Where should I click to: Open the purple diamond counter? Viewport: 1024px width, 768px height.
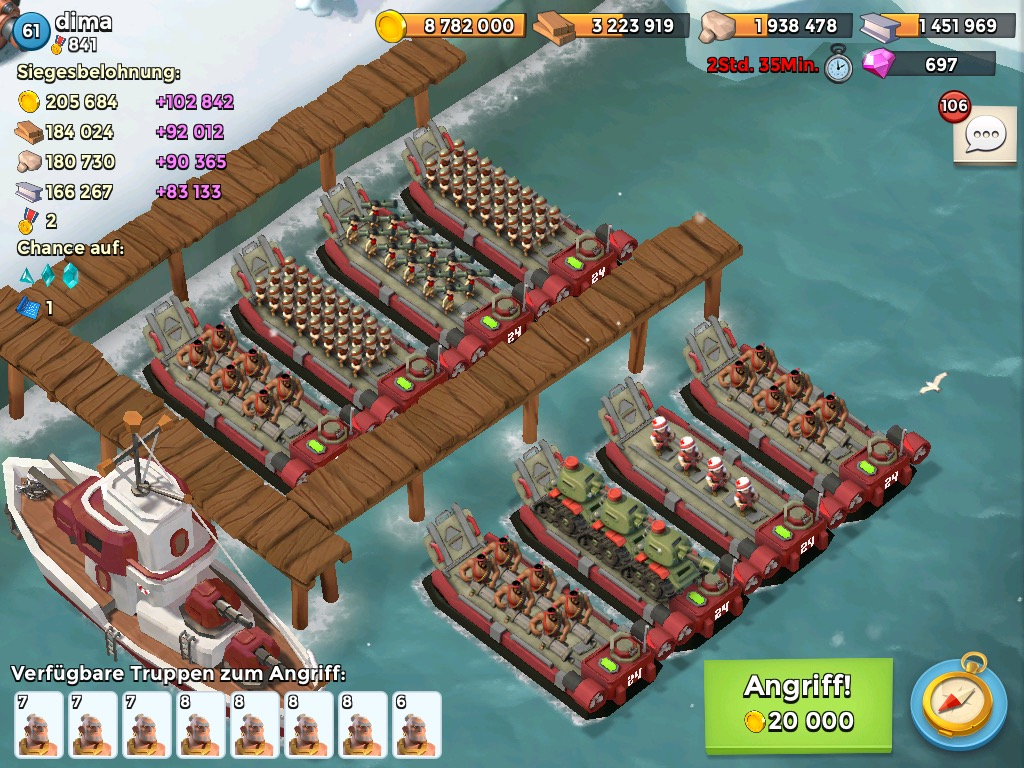928,64
